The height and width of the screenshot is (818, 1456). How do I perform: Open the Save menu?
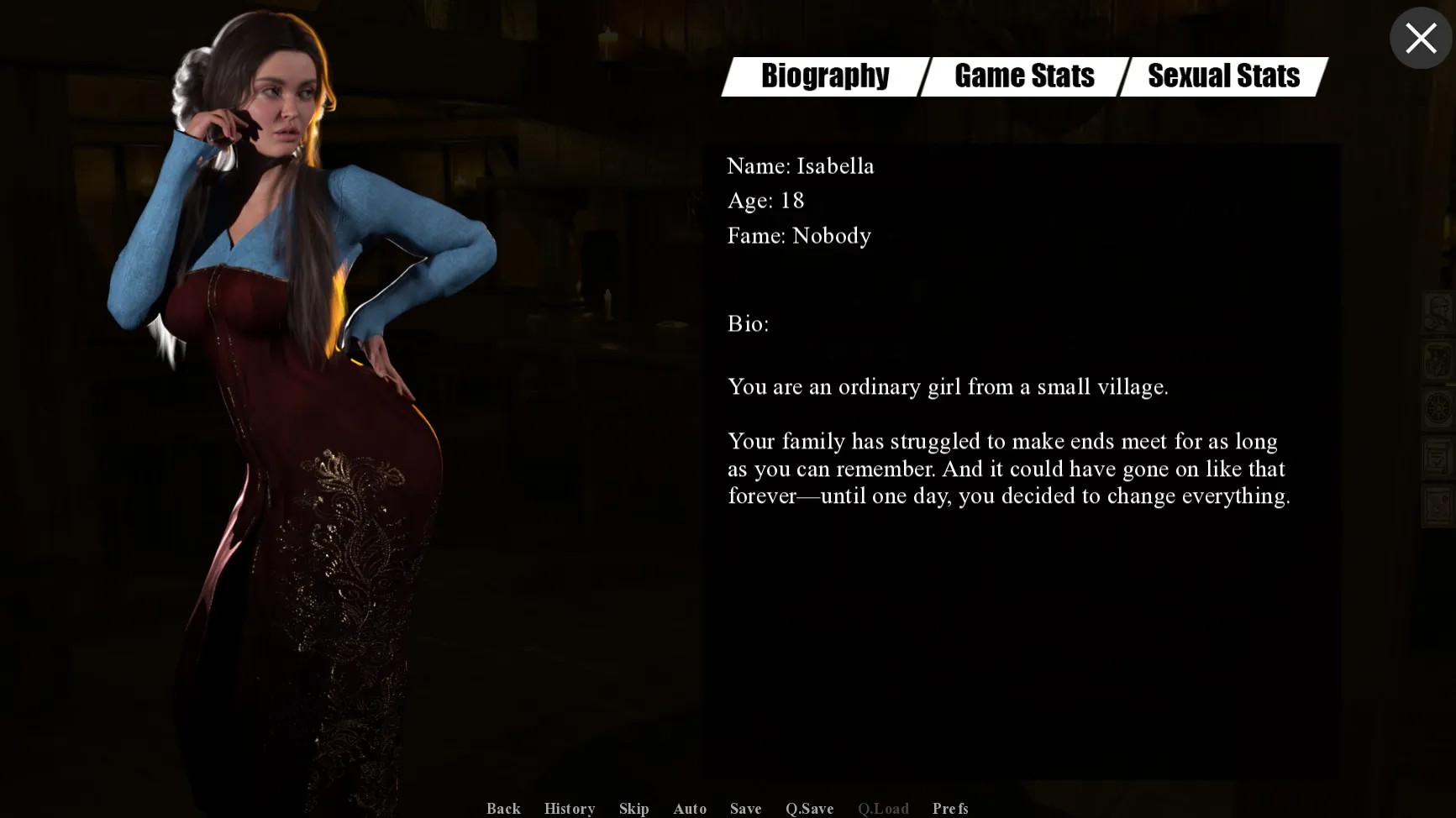[745, 808]
